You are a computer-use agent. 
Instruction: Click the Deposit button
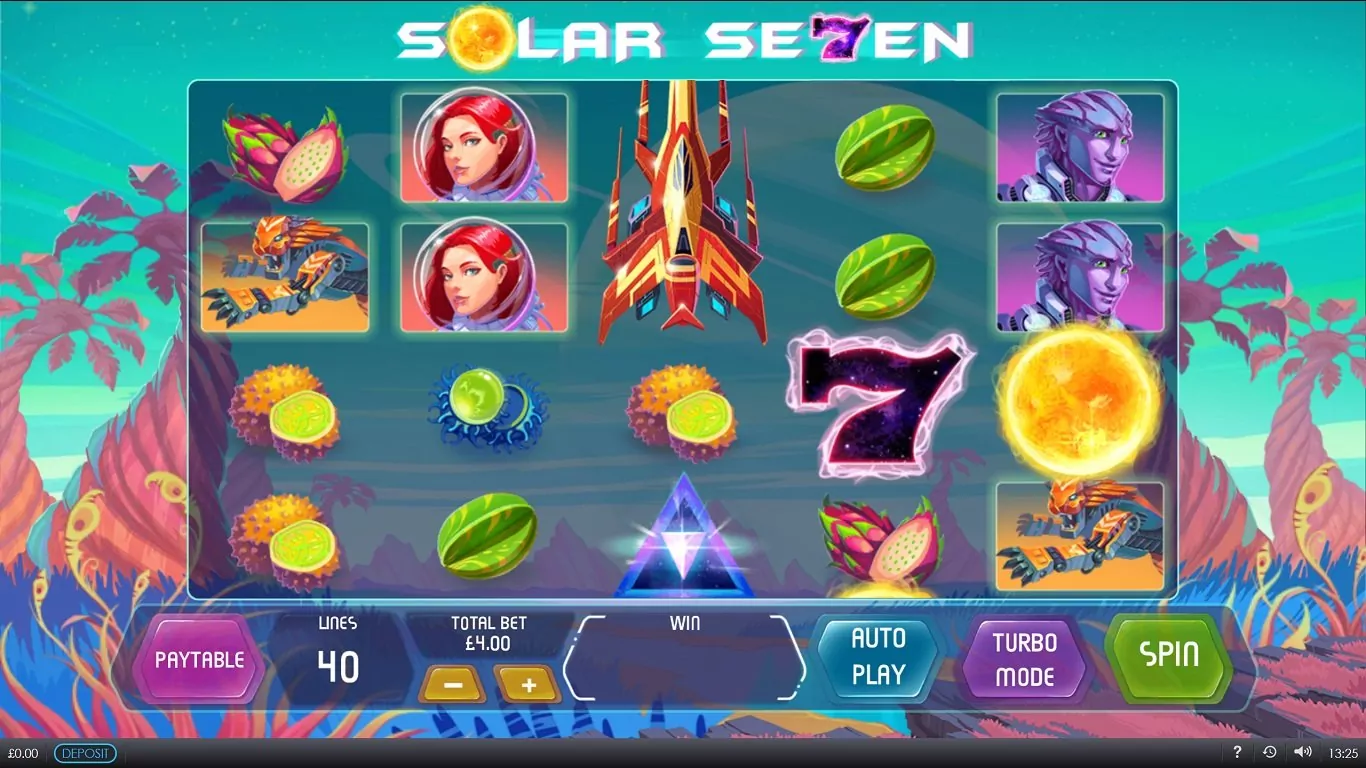pos(85,753)
